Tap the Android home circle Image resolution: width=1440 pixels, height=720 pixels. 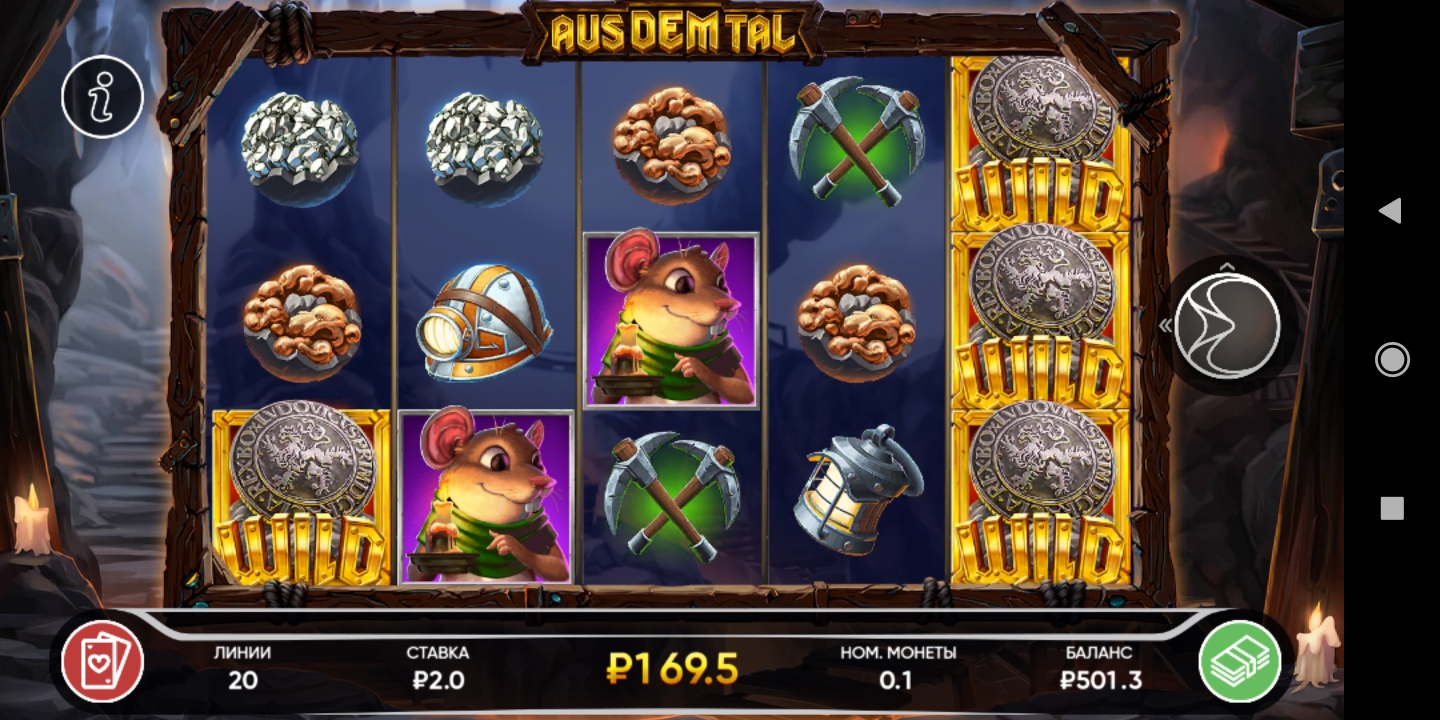tap(1391, 359)
